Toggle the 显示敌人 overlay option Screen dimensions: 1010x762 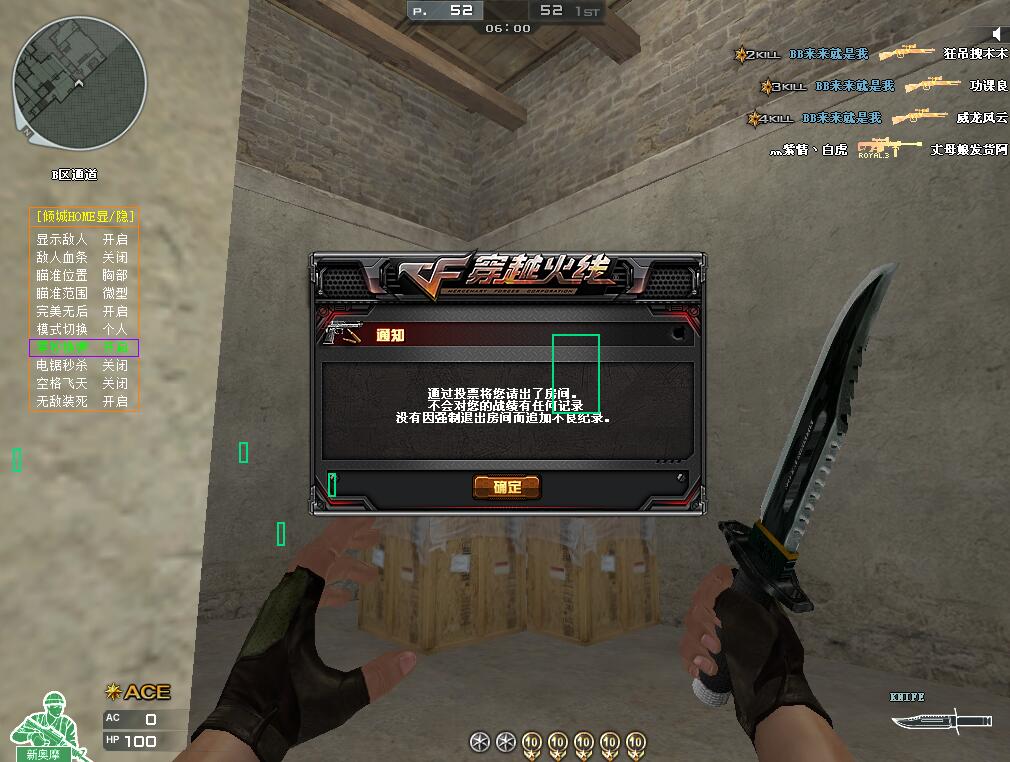(x=83, y=240)
